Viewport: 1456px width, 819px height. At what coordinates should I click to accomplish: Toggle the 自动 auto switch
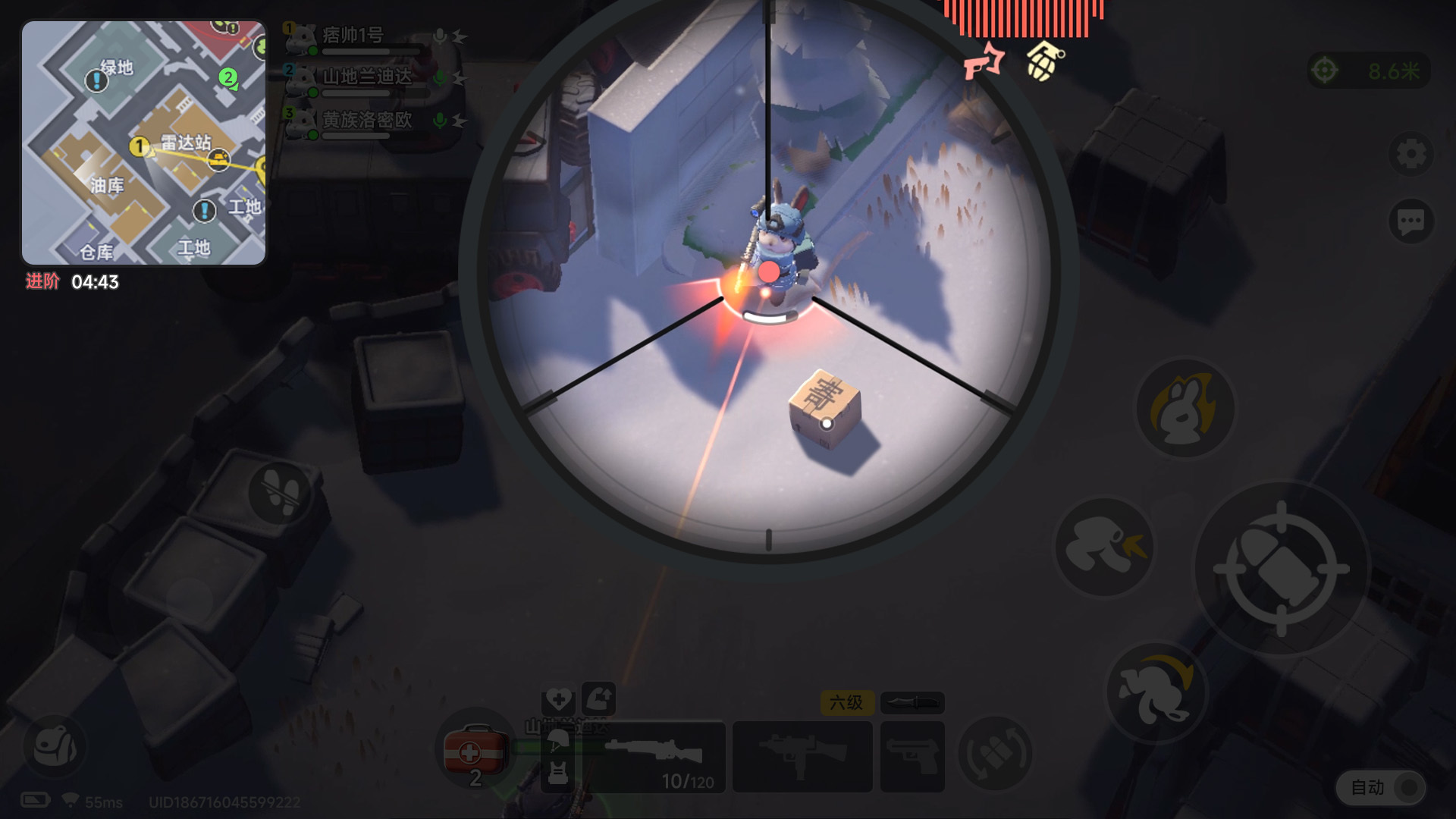point(1382,788)
